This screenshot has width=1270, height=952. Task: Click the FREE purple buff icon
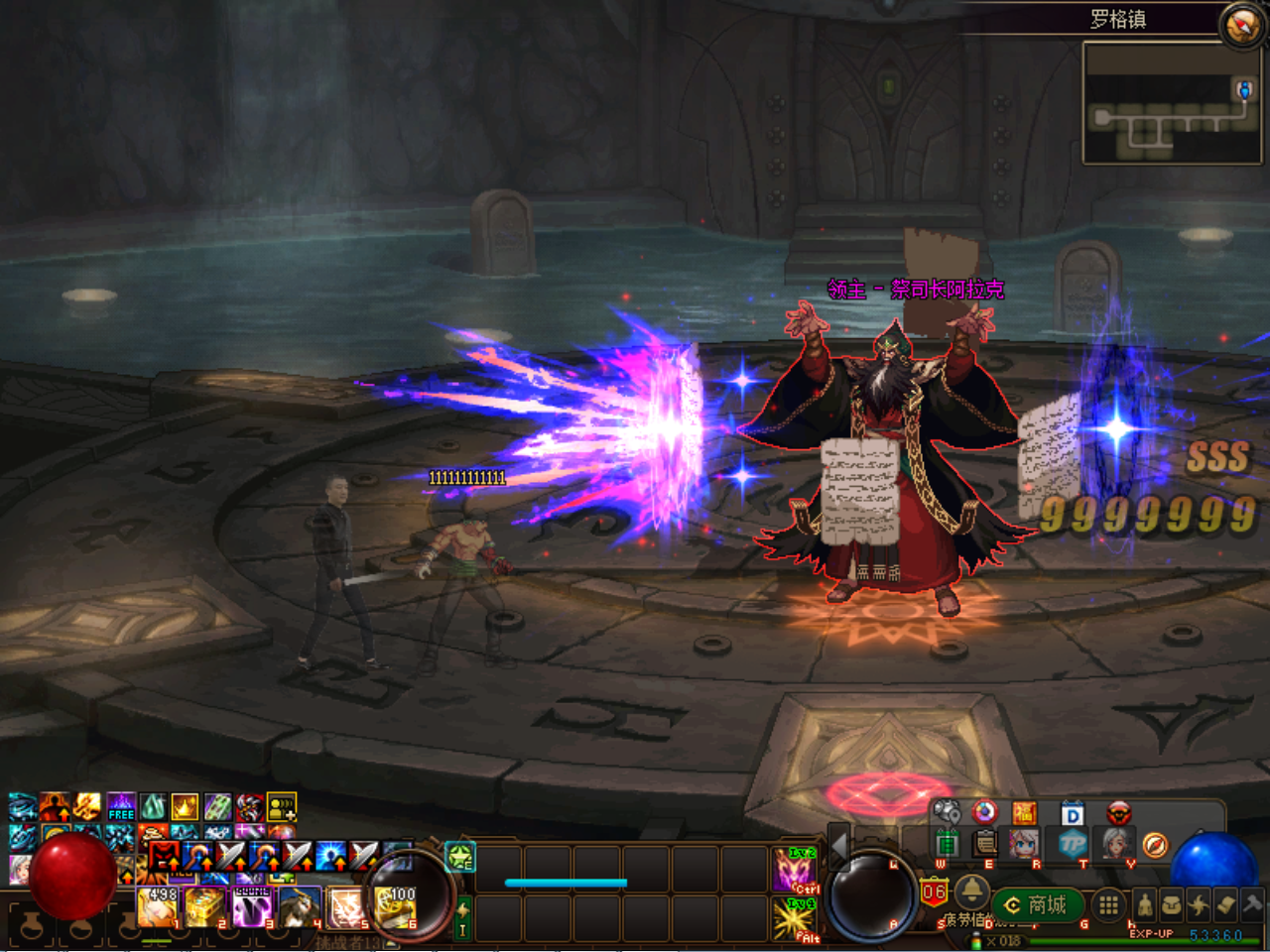[x=121, y=807]
